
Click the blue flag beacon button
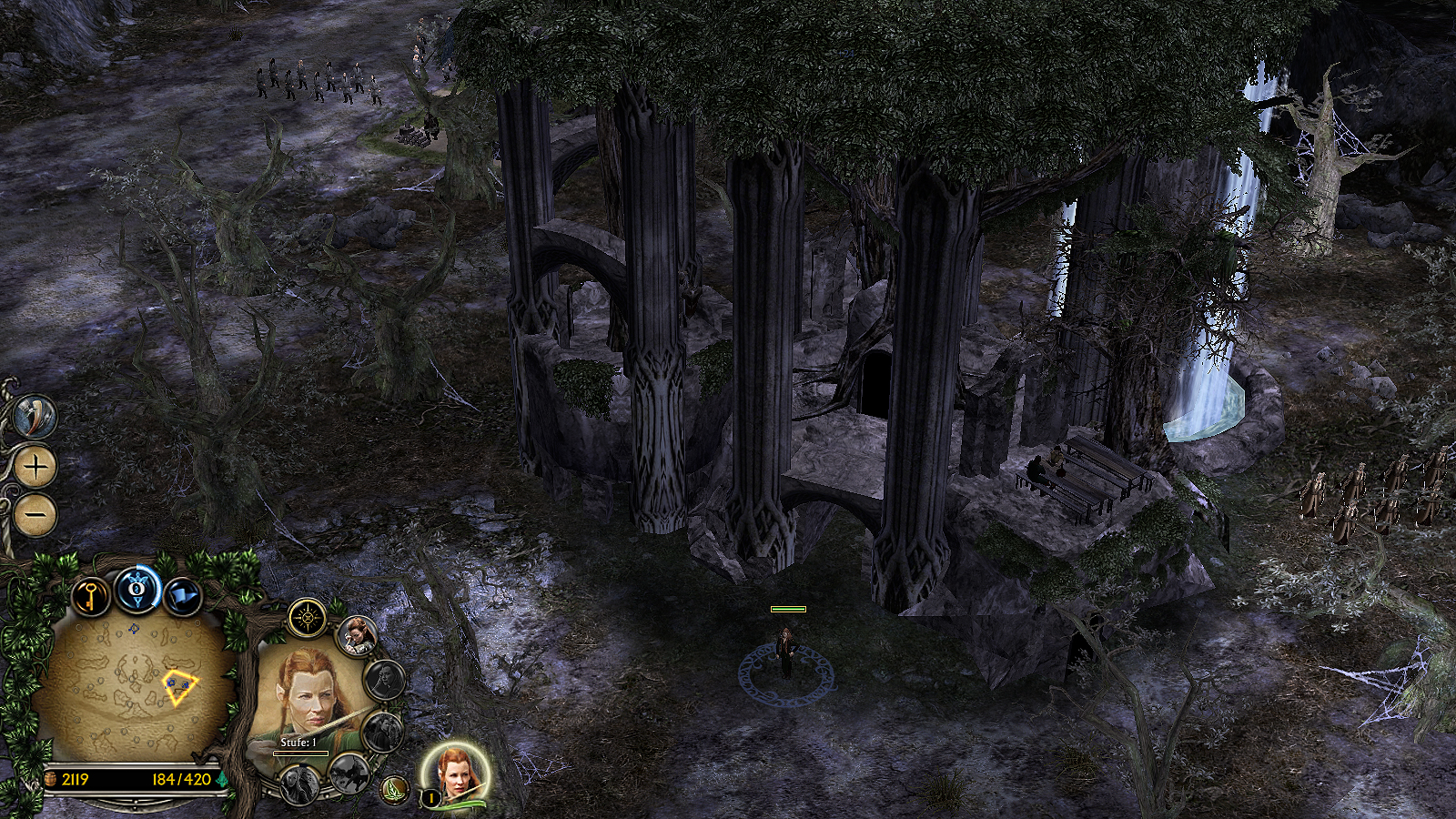point(183,597)
